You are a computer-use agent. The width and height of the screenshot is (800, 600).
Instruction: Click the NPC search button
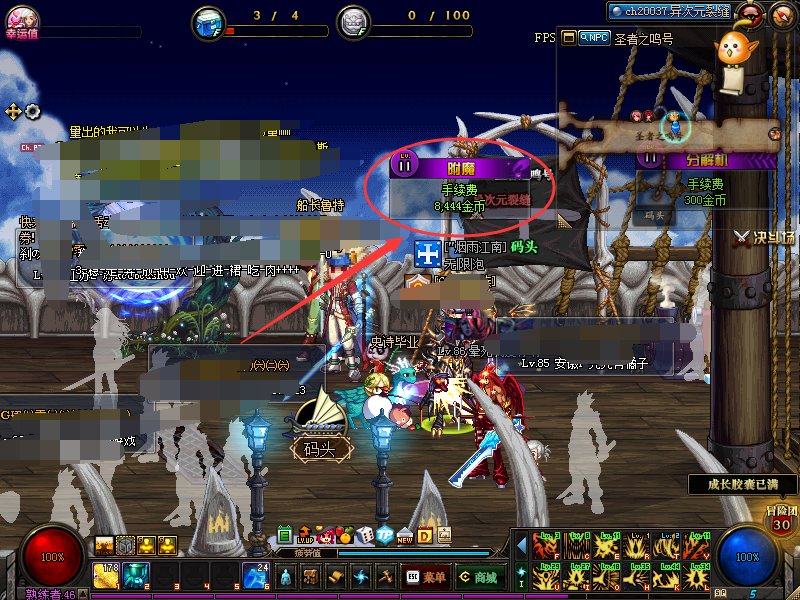tap(597, 37)
